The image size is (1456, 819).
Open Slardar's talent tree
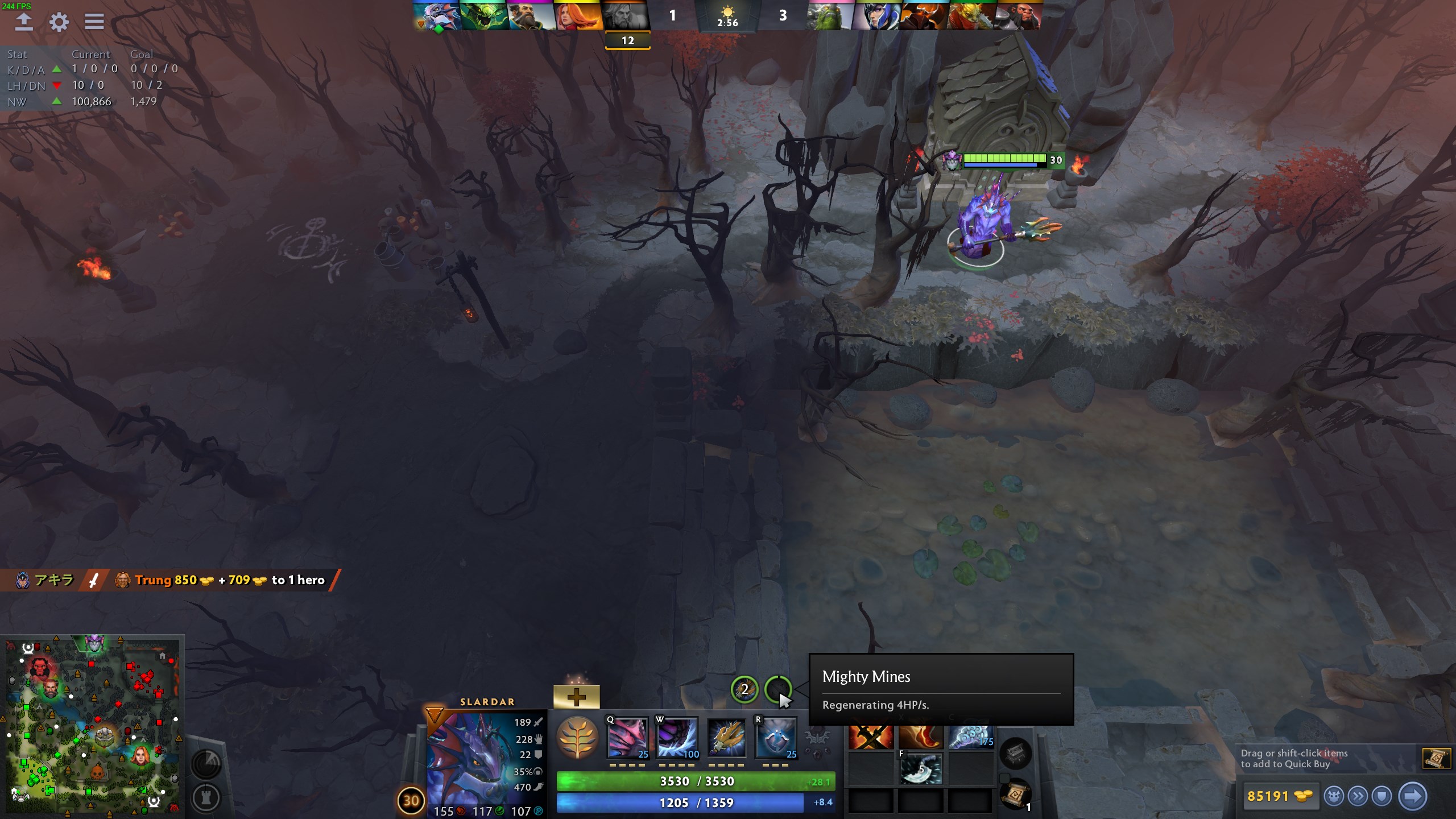pyautogui.click(x=576, y=738)
